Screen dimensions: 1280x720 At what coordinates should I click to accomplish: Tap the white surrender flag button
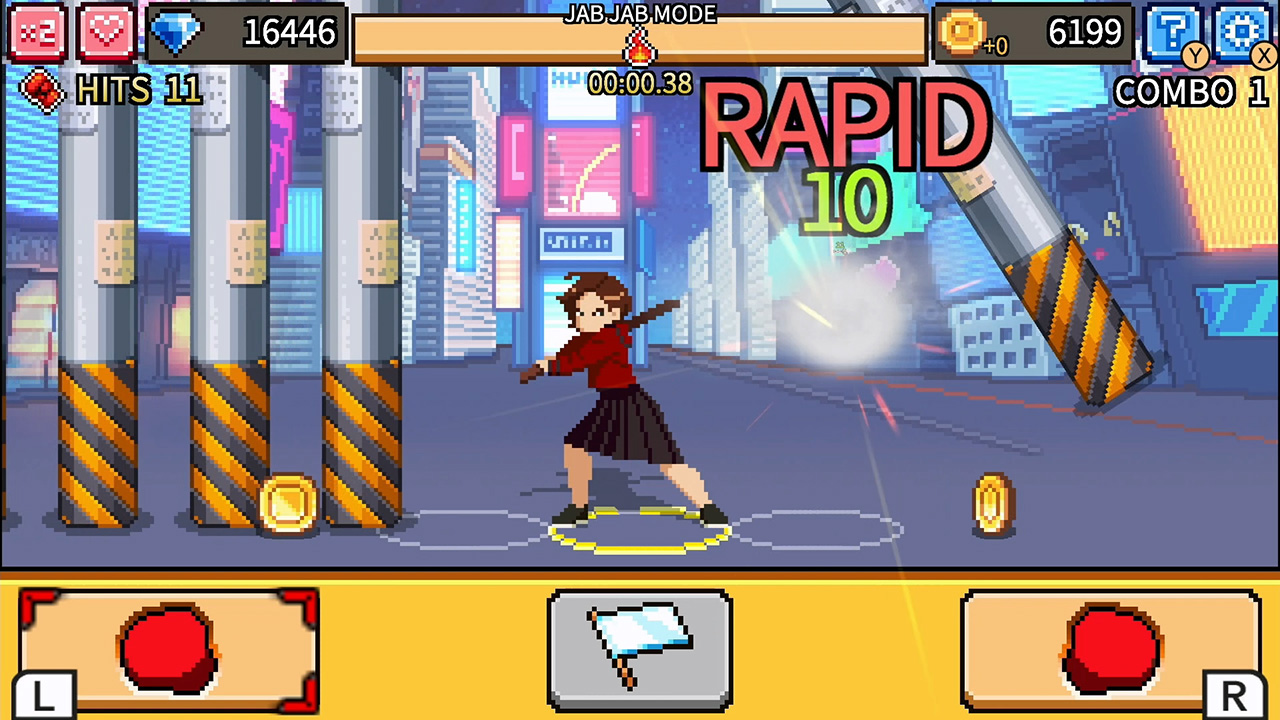(640, 650)
